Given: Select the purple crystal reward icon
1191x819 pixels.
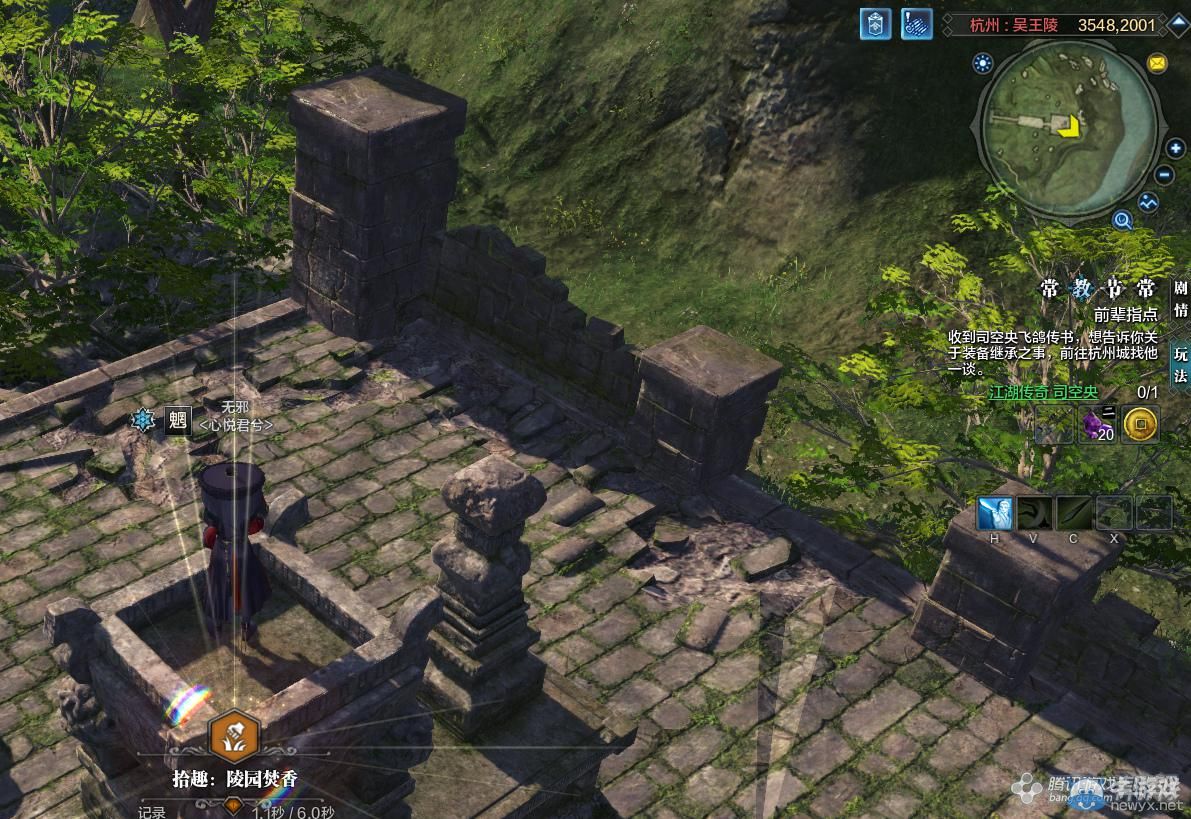Looking at the screenshot, I should pyautogui.click(x=1098, y=425).
